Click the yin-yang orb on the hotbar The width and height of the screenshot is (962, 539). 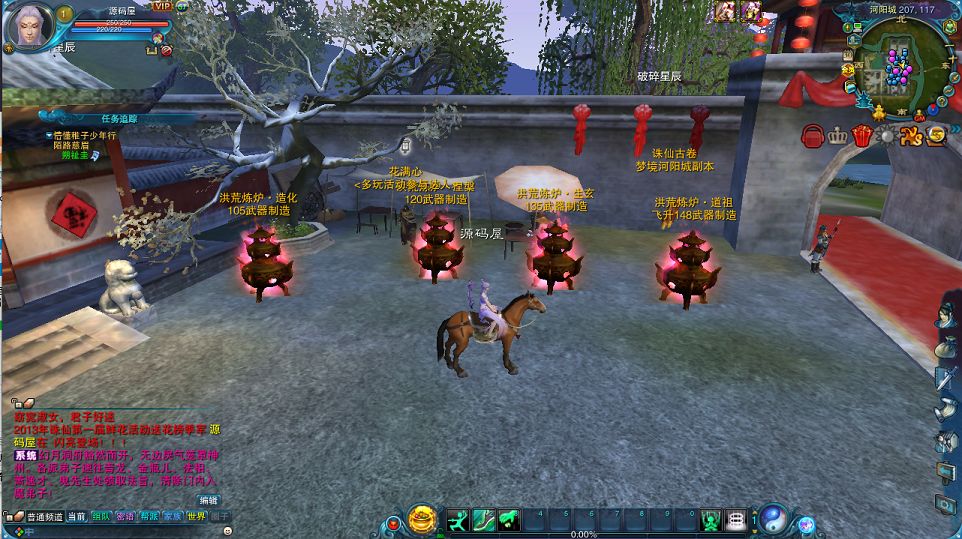(772, 519)
